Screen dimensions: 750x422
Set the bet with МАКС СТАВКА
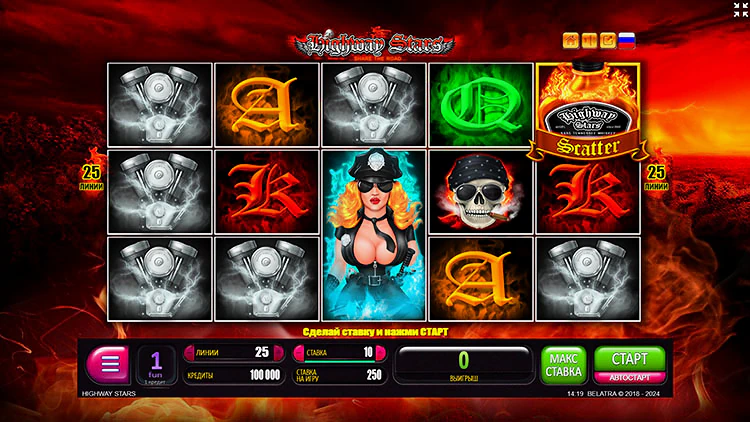click(563, 364)
